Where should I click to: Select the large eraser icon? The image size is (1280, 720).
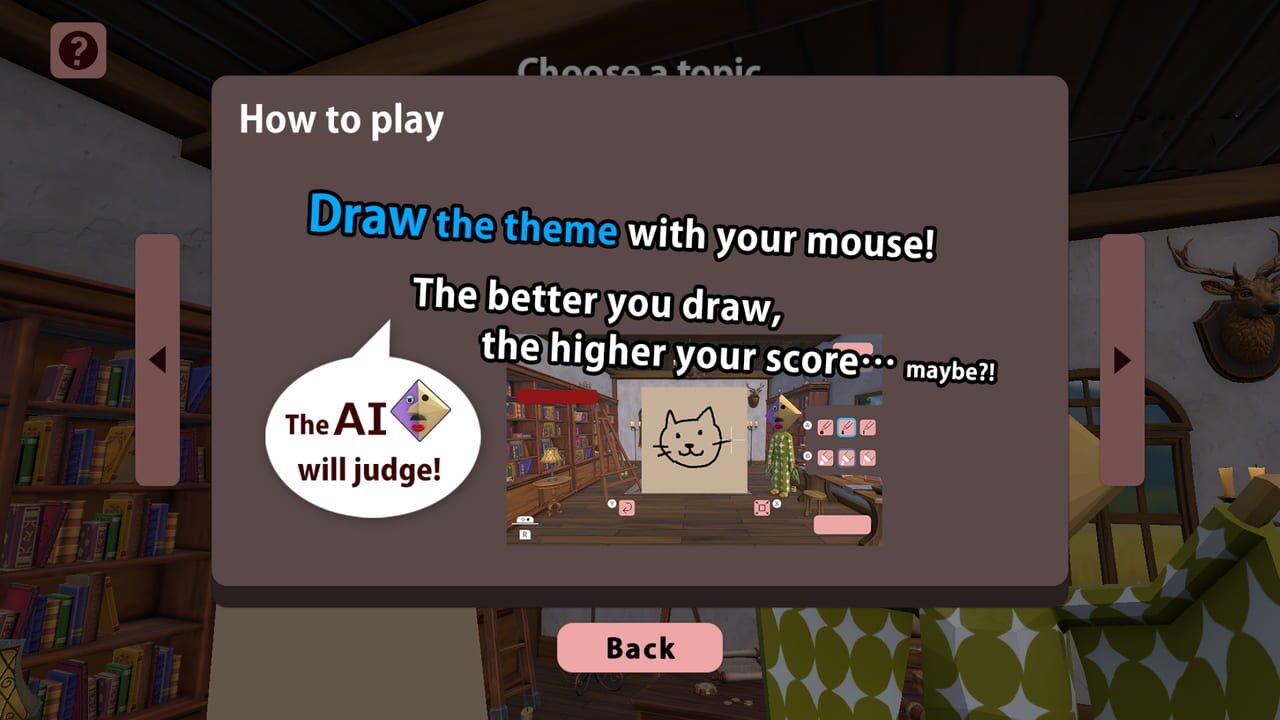coord(825,458)
